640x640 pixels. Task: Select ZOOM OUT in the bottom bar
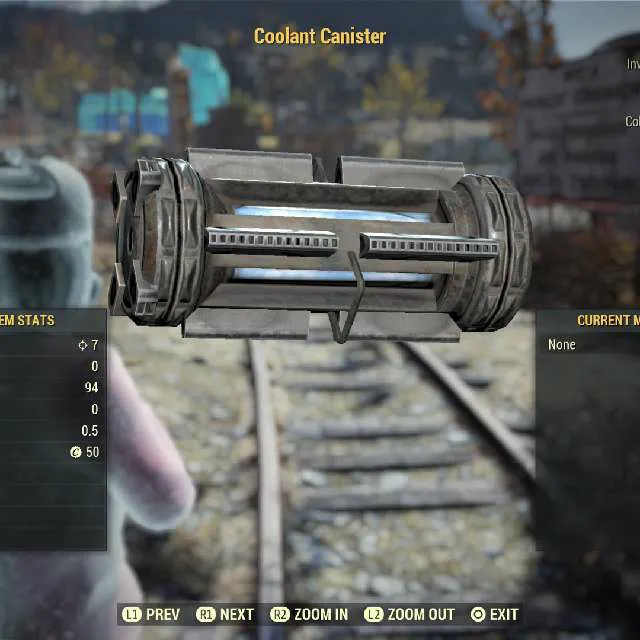click(x=409, y=614)
